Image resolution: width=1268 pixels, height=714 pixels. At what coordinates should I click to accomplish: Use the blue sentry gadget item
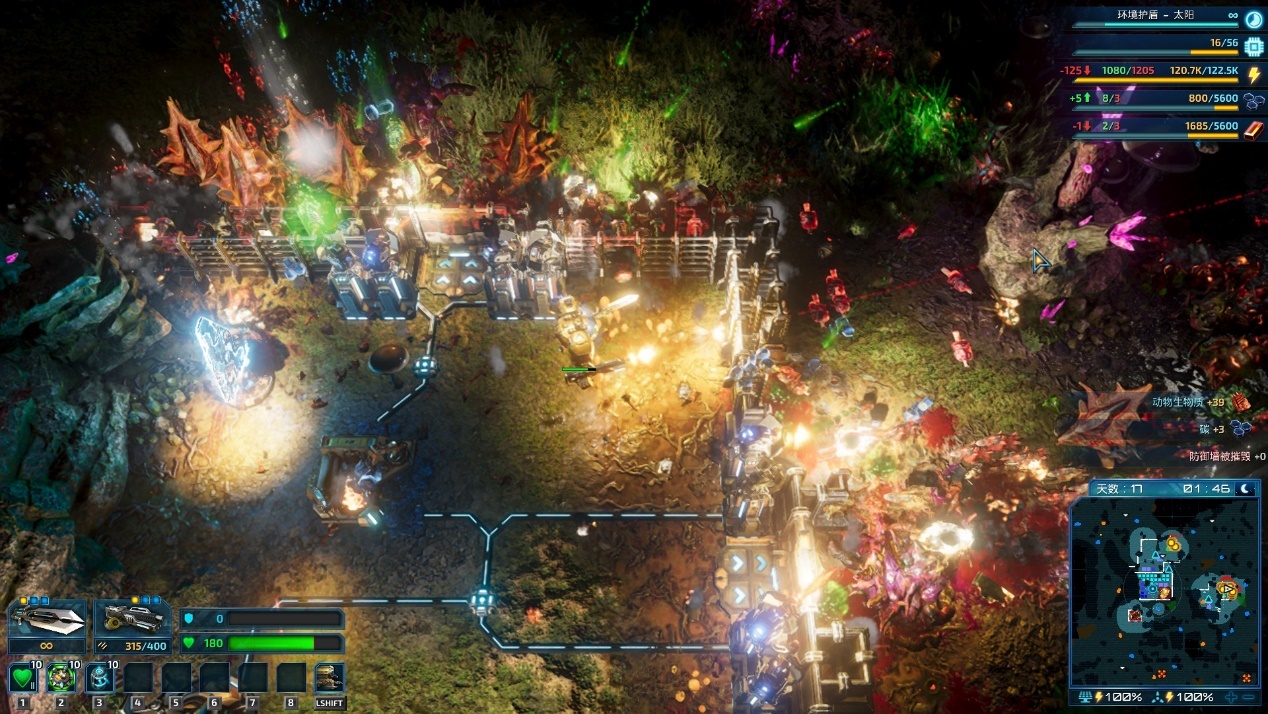click(x=99, y=678)
